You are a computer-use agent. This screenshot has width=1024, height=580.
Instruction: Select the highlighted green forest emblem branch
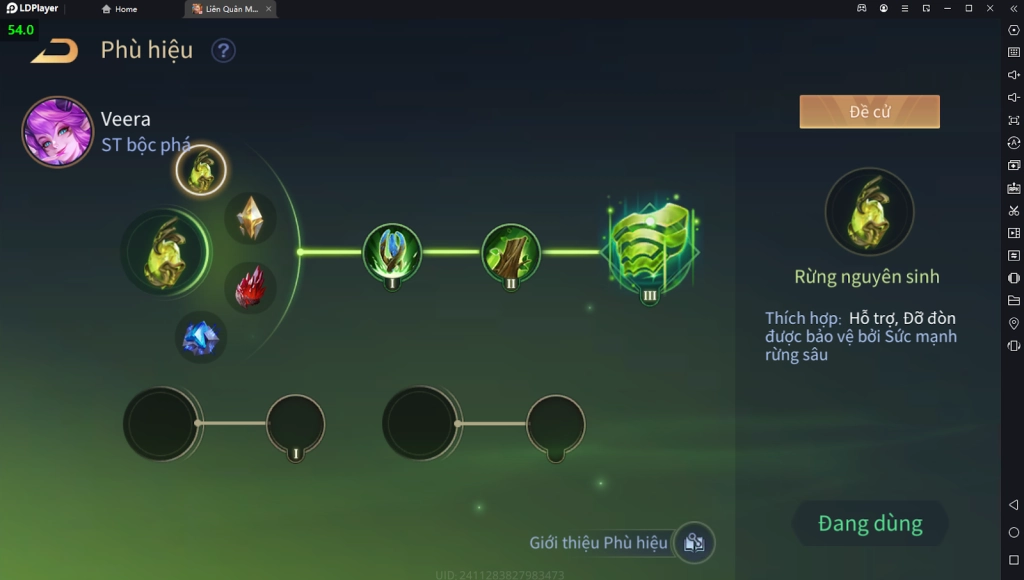(201, 170)
